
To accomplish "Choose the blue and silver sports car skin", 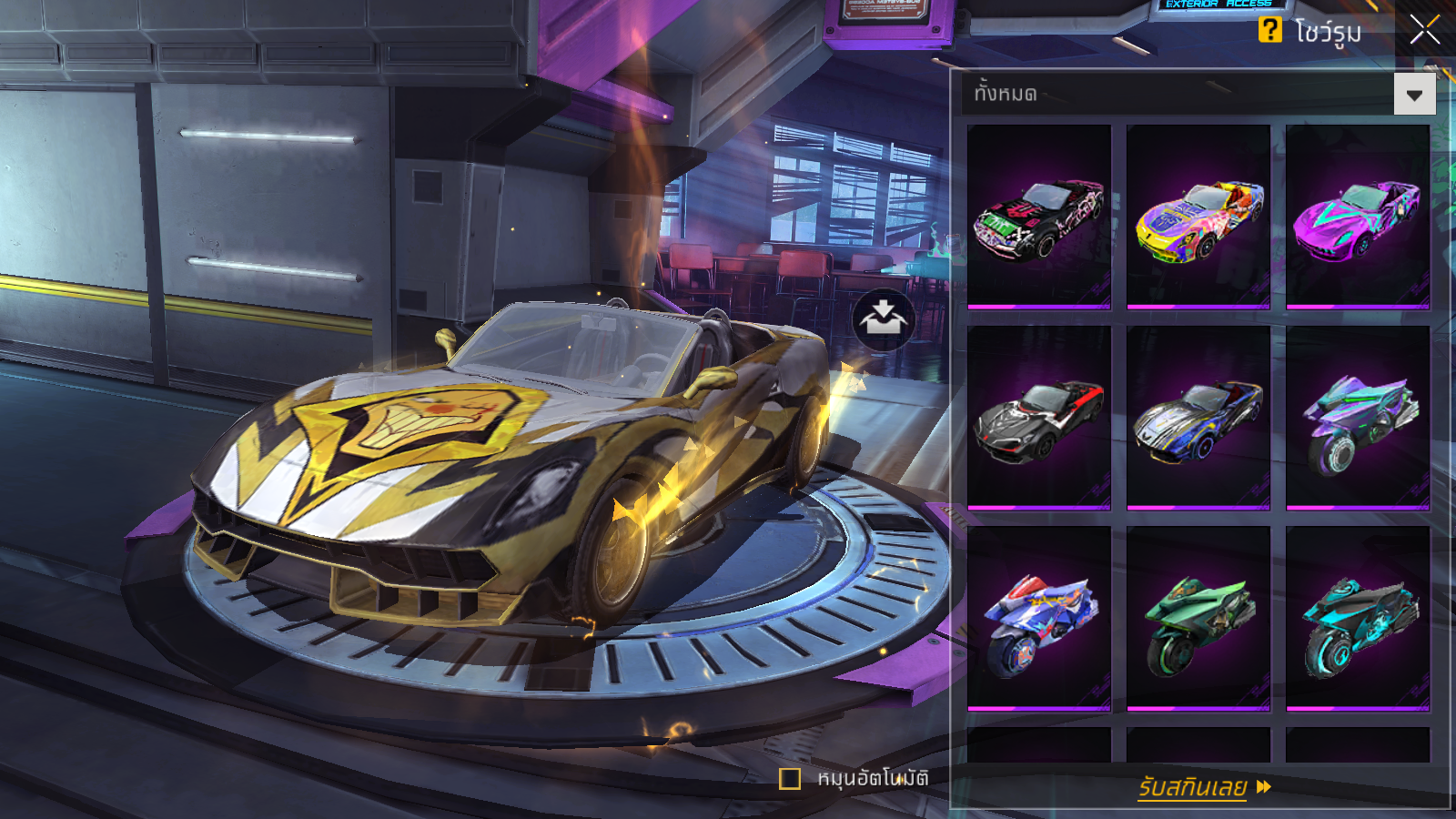I will click(x=1198, y=418).
